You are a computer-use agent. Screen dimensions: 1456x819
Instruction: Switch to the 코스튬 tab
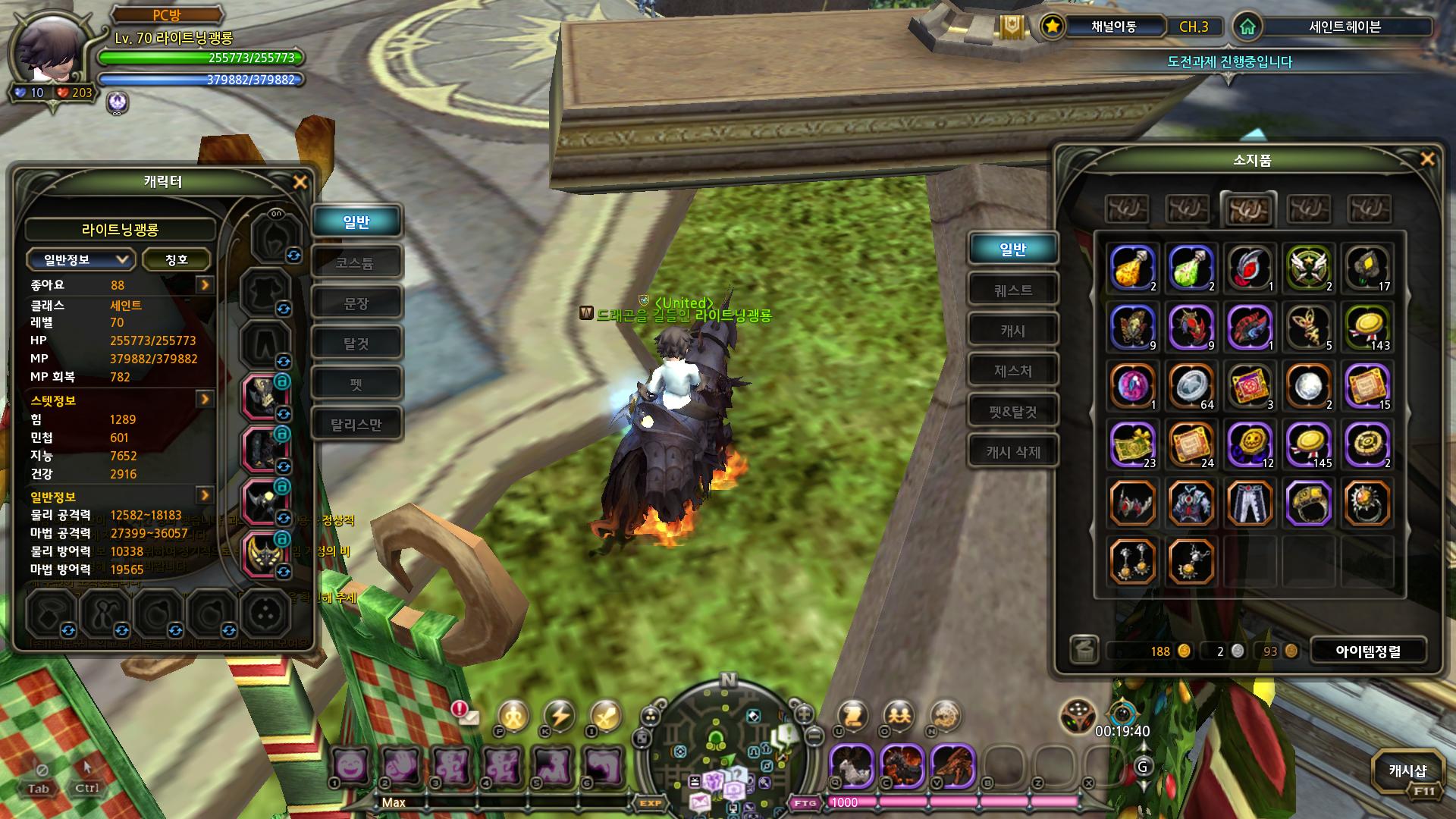tap(356, 262)
